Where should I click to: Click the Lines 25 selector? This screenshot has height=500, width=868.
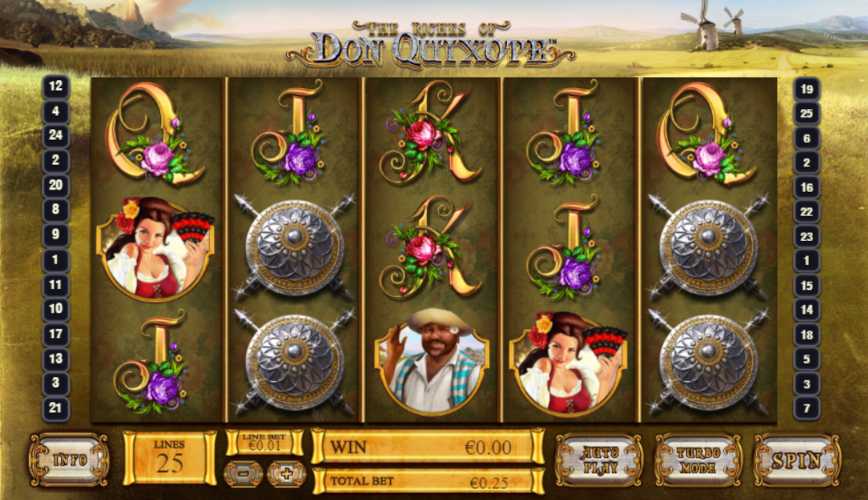pos(169,458)
